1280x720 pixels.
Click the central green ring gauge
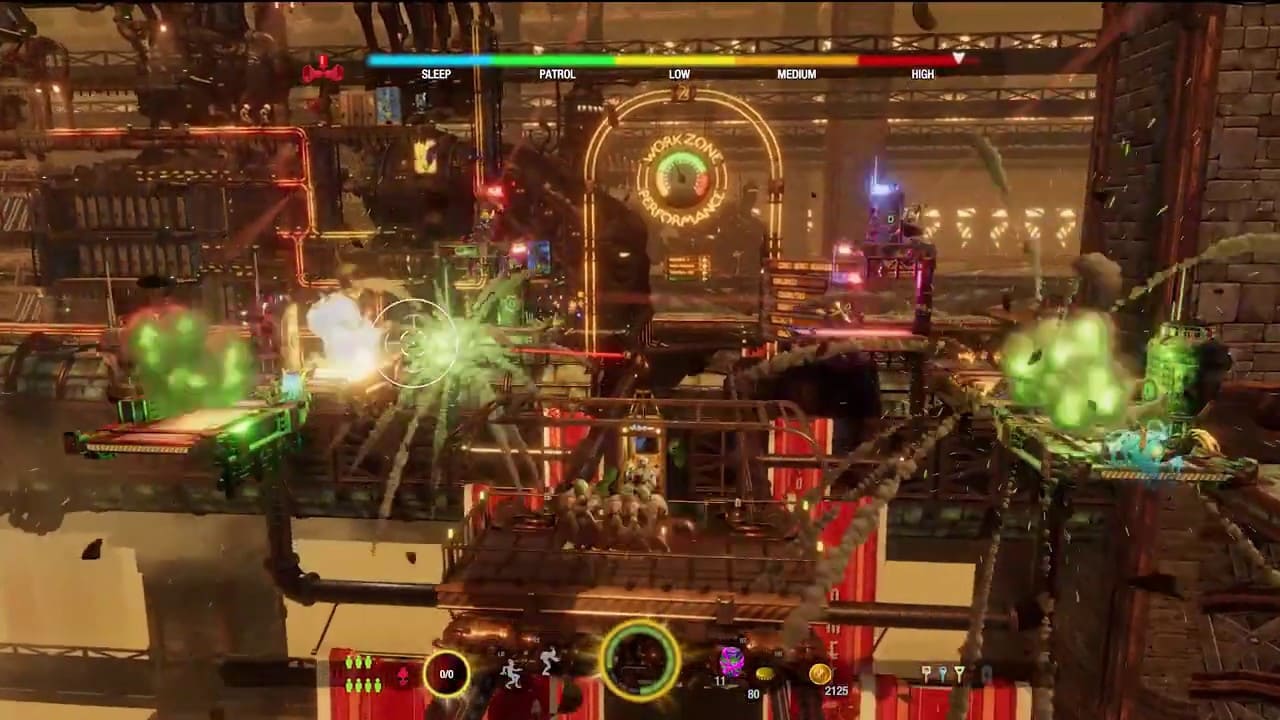click(640, 660)
